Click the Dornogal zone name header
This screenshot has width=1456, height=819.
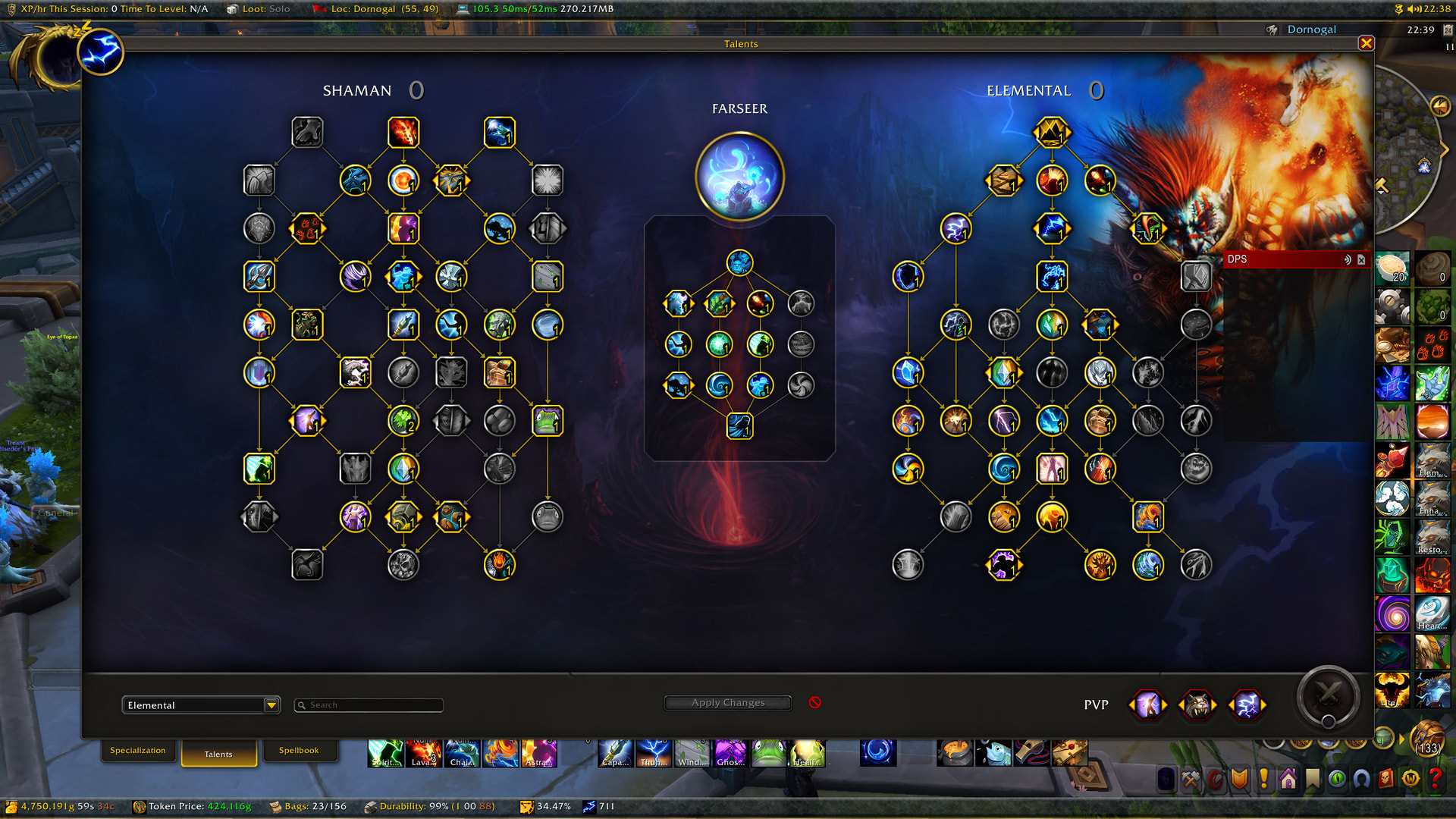point(1311,30)
